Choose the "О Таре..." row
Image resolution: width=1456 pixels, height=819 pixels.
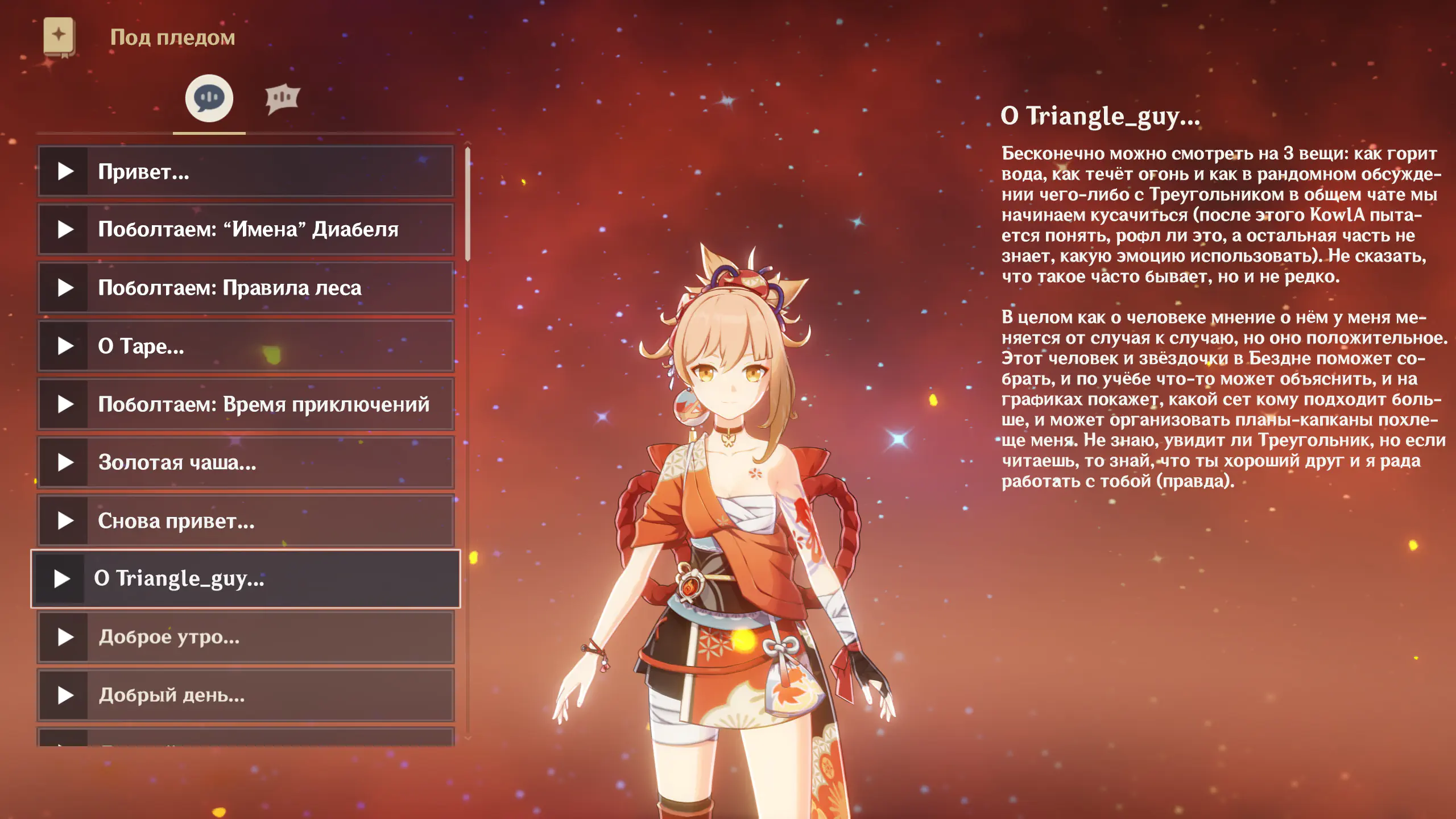(246, 346)
